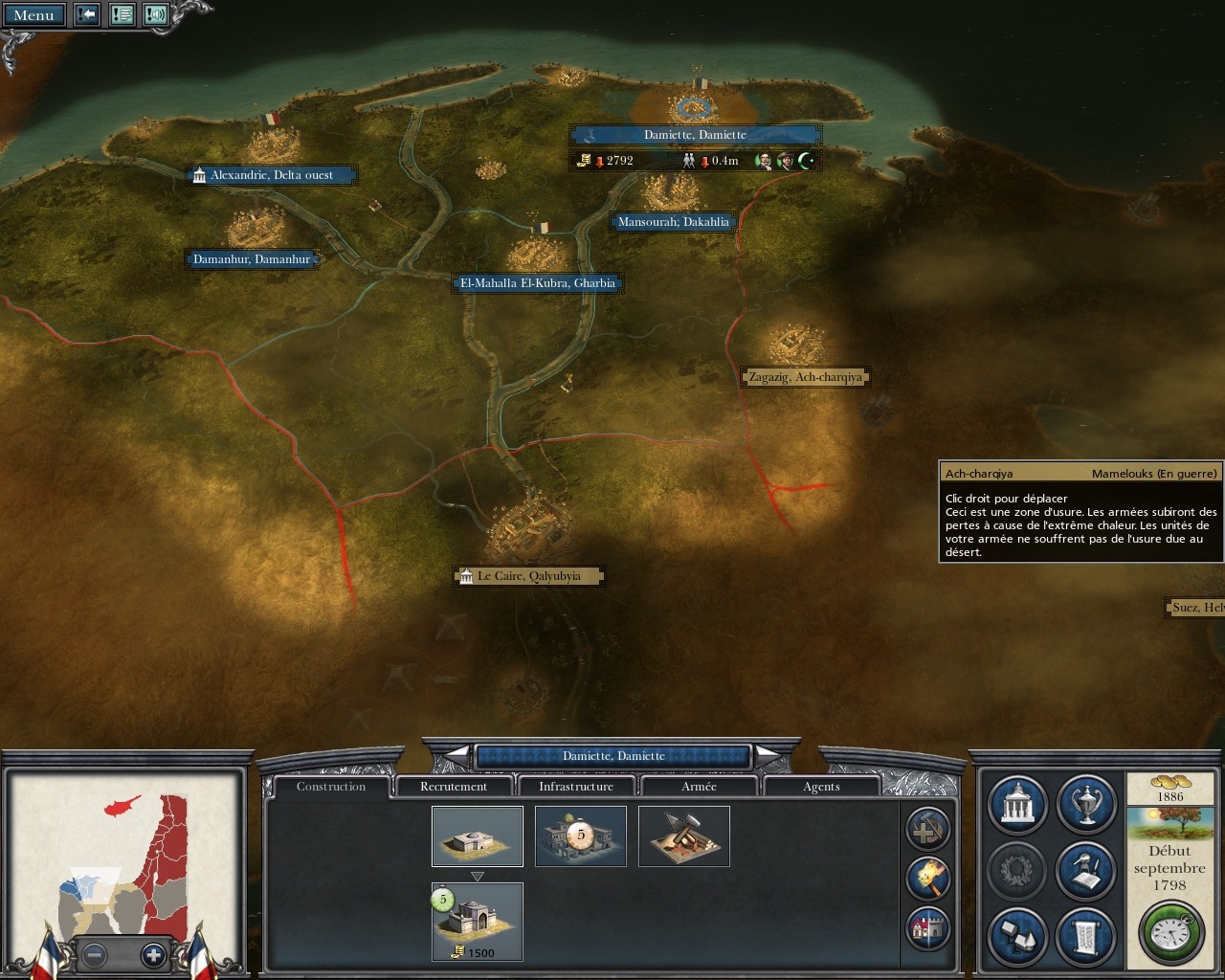Click the flaming torch demolish button

pos(927,878)
